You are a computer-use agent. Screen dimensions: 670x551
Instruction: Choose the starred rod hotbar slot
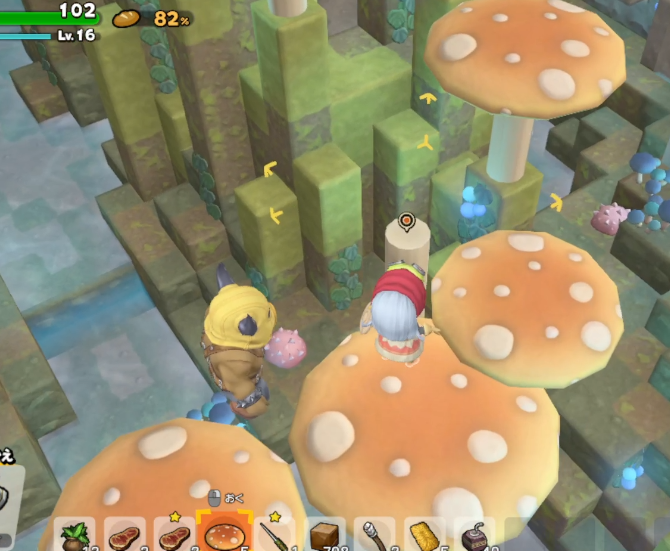274,536
